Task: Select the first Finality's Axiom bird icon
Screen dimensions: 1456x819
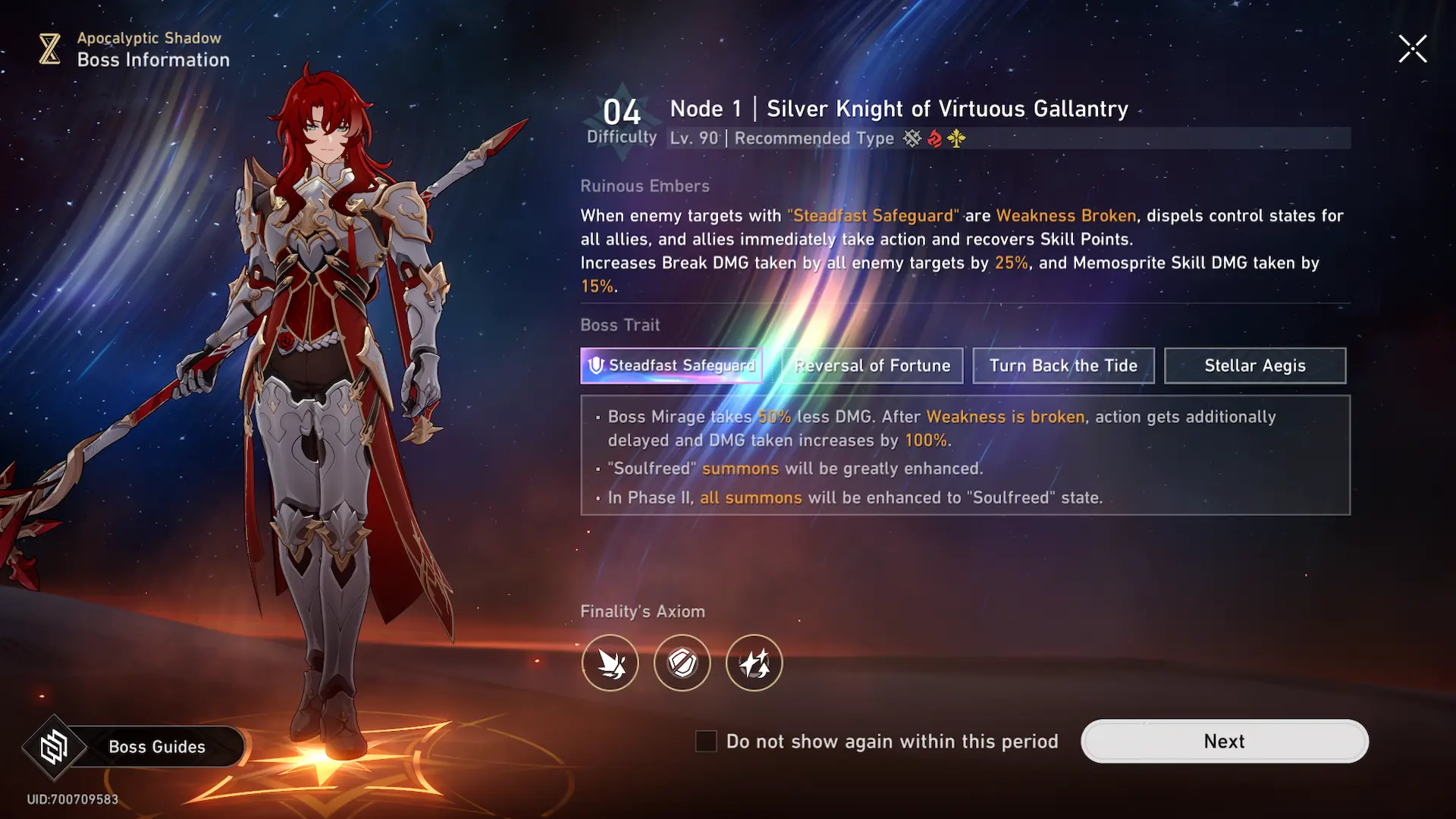Action: [610, 663]
